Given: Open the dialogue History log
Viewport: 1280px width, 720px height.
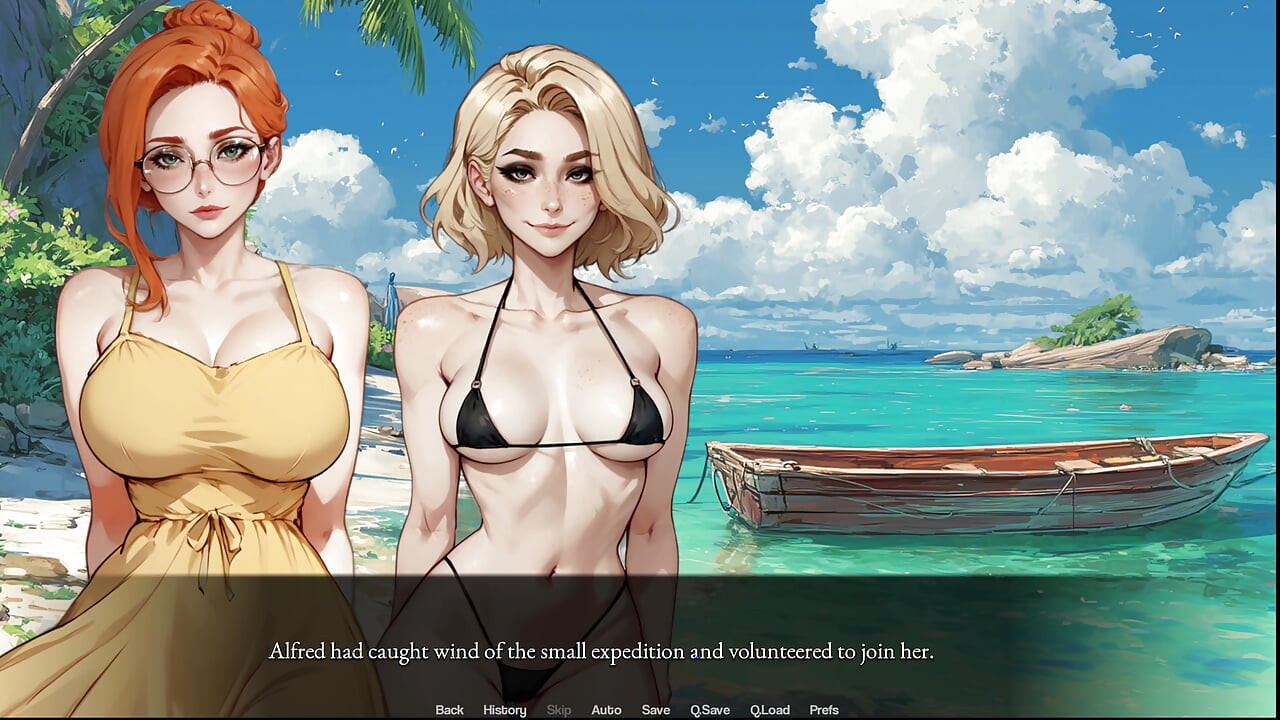Looking at the screenshot, I should tap(504, 710).
